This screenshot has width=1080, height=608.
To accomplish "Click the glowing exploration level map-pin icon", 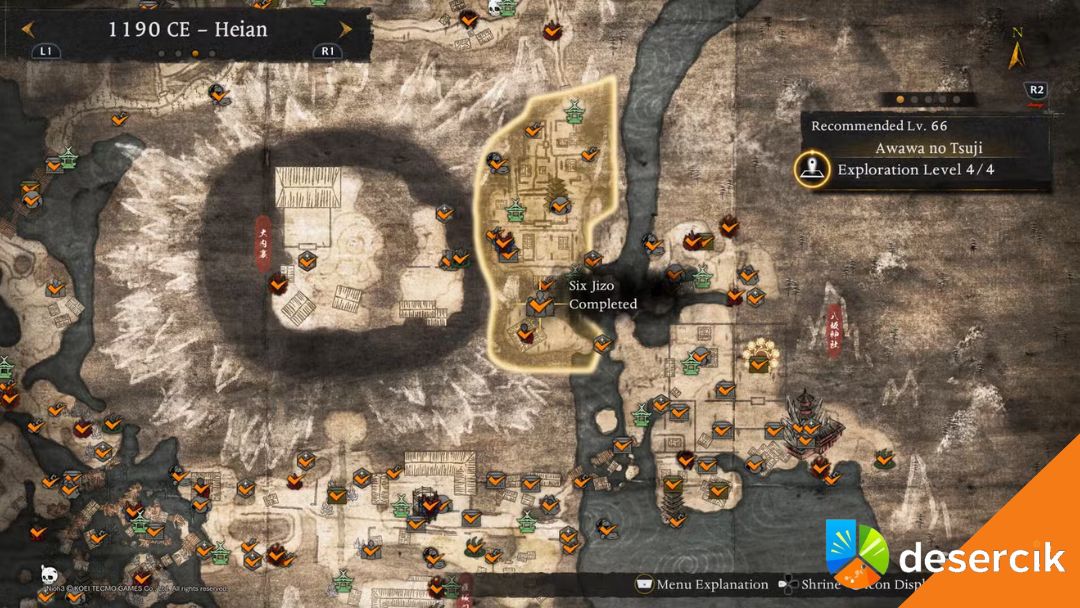I will (810, 168).
